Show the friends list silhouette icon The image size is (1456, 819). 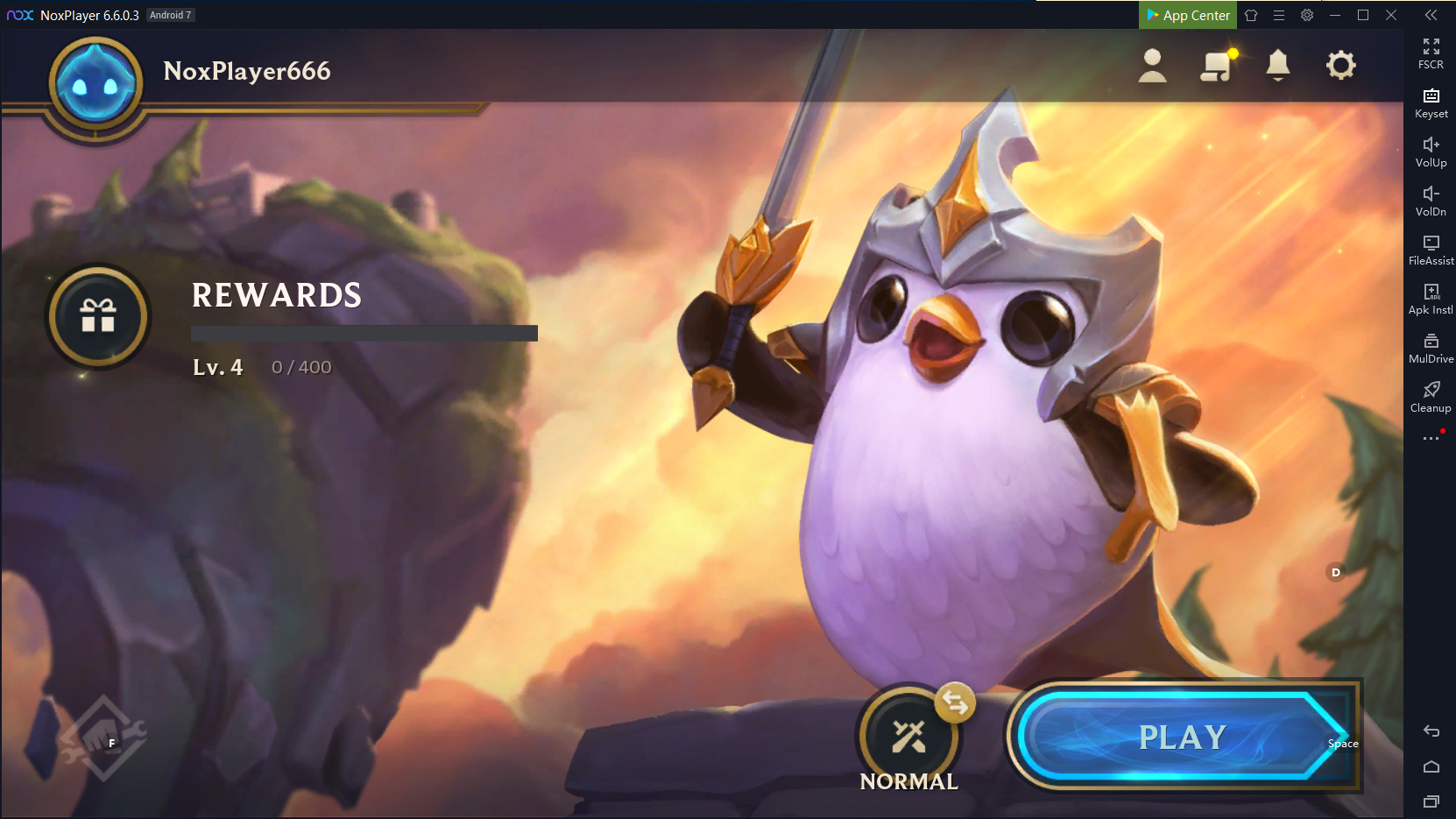[1152, 66]
